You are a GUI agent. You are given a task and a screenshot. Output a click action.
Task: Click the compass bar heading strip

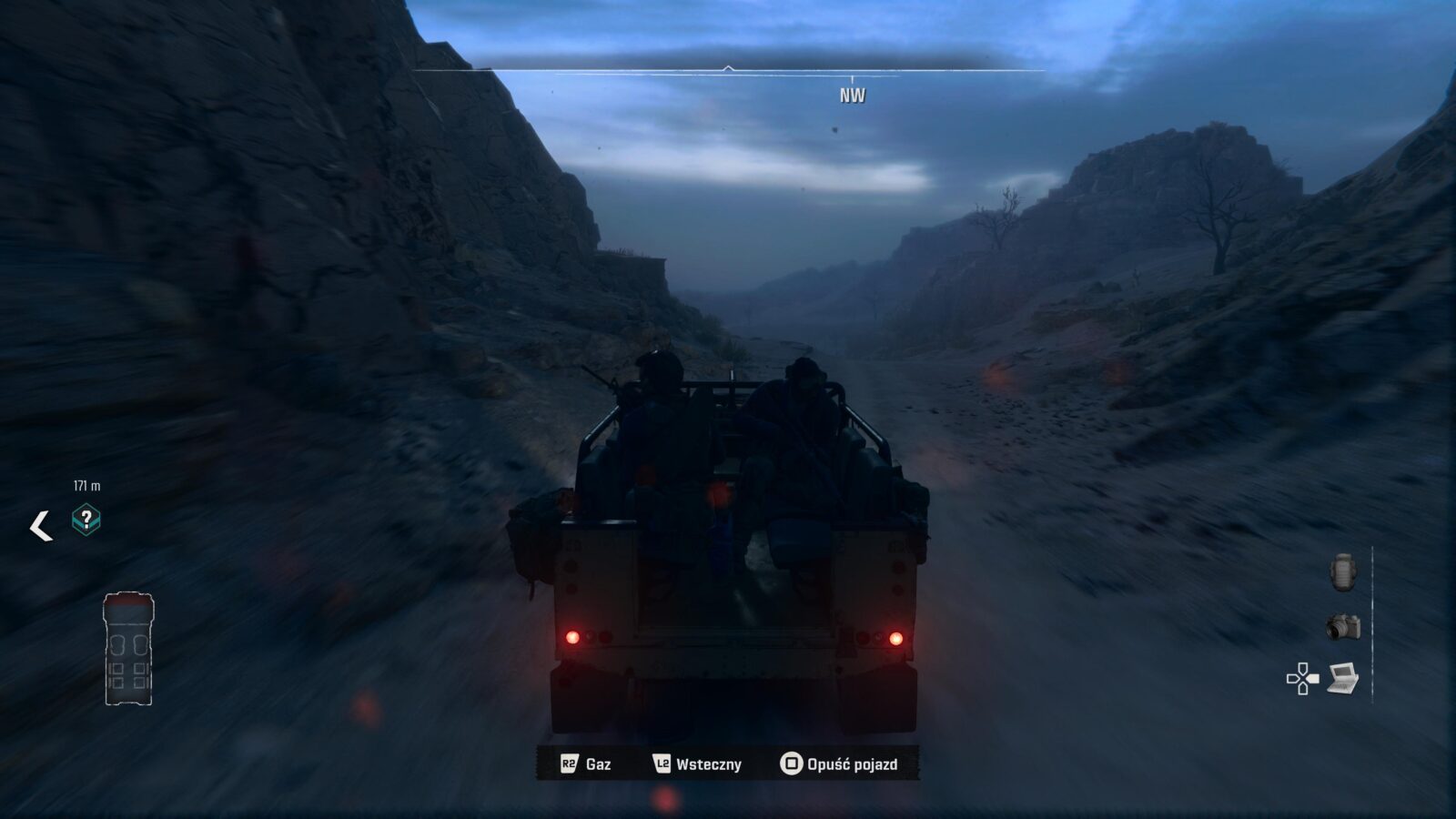pyautogui.click(x=728, y=71)
